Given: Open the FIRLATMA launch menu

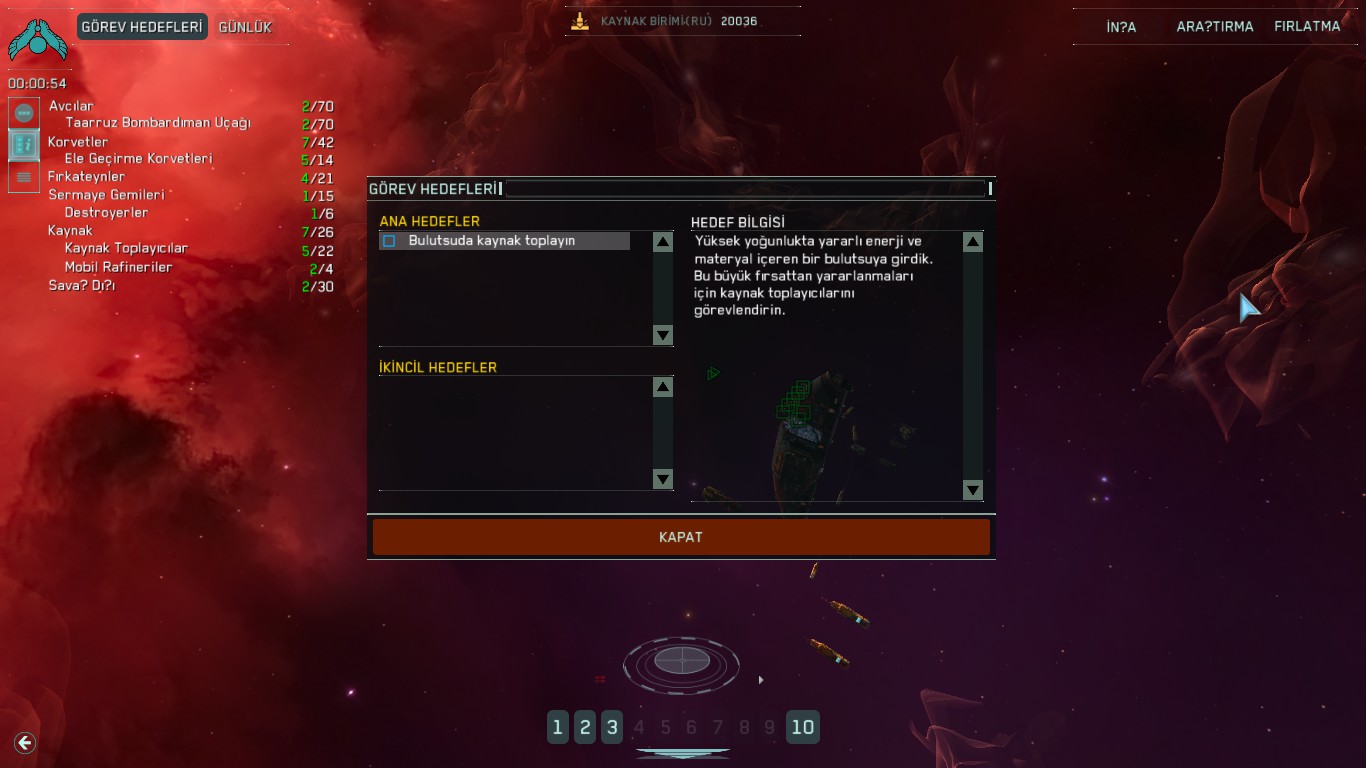Looking at the screenshot, I should click(1306, 27).
